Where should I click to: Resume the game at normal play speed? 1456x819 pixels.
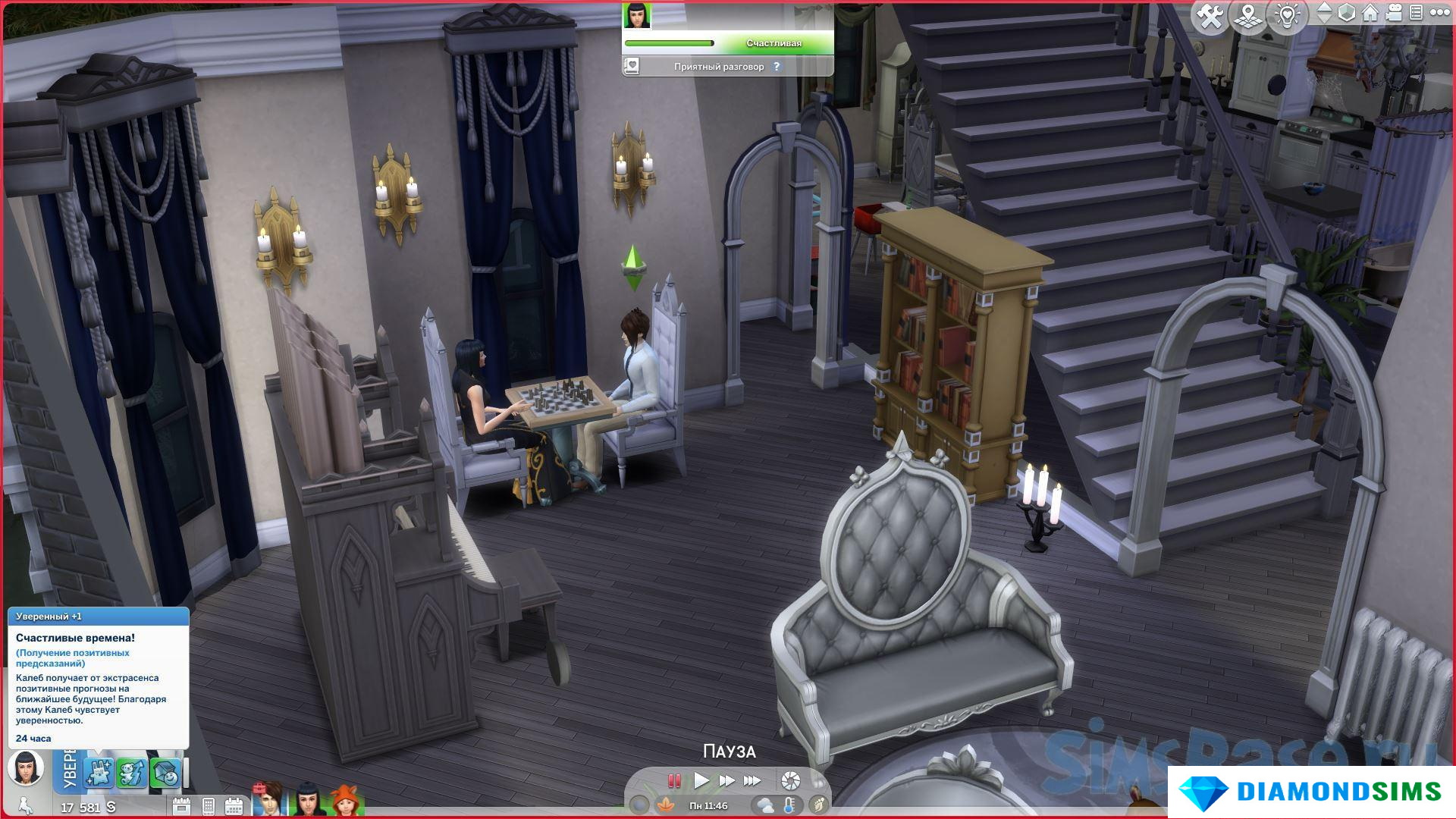701,780
